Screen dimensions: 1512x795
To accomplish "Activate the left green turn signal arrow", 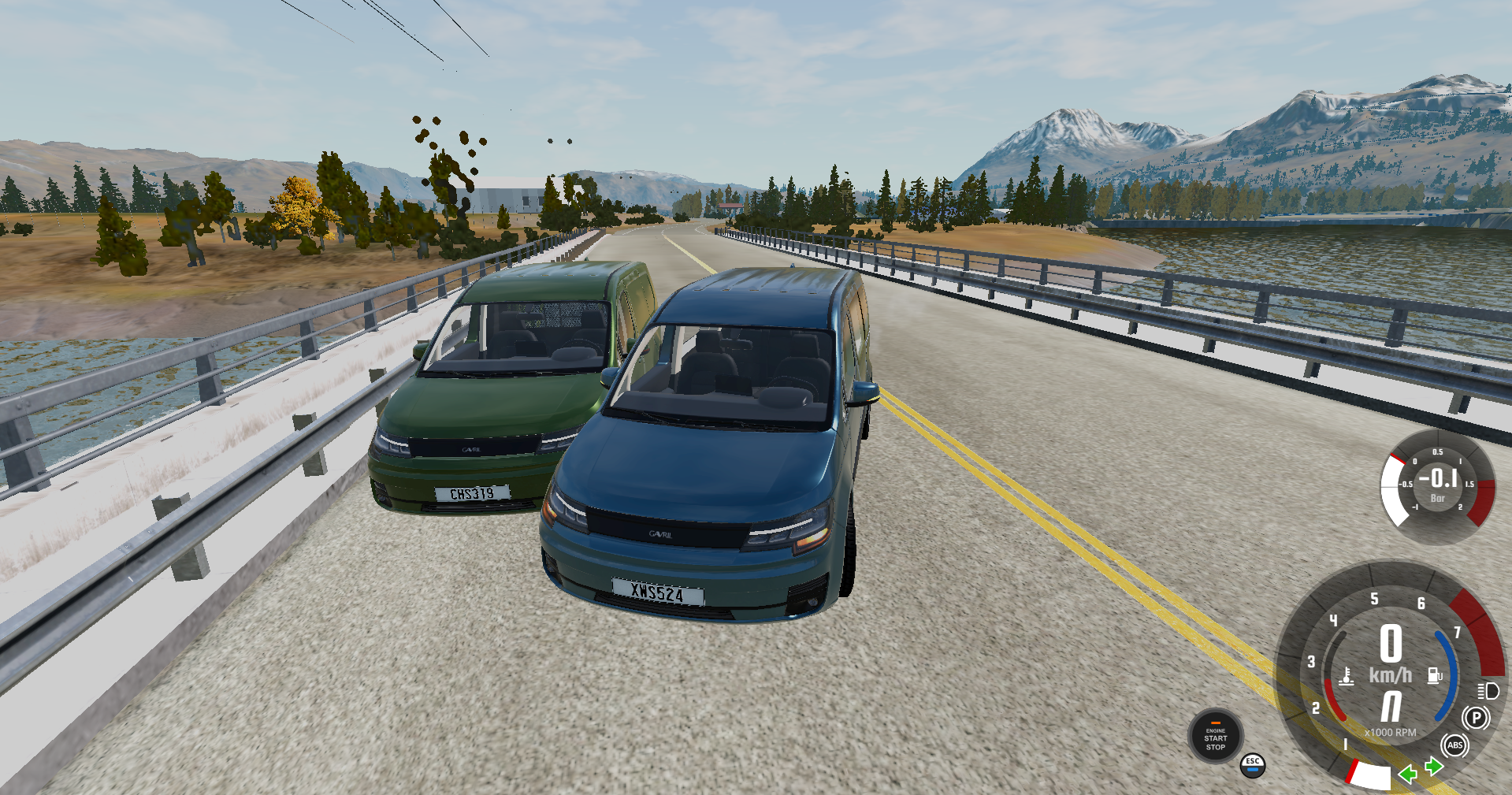I will (1407, 775).
